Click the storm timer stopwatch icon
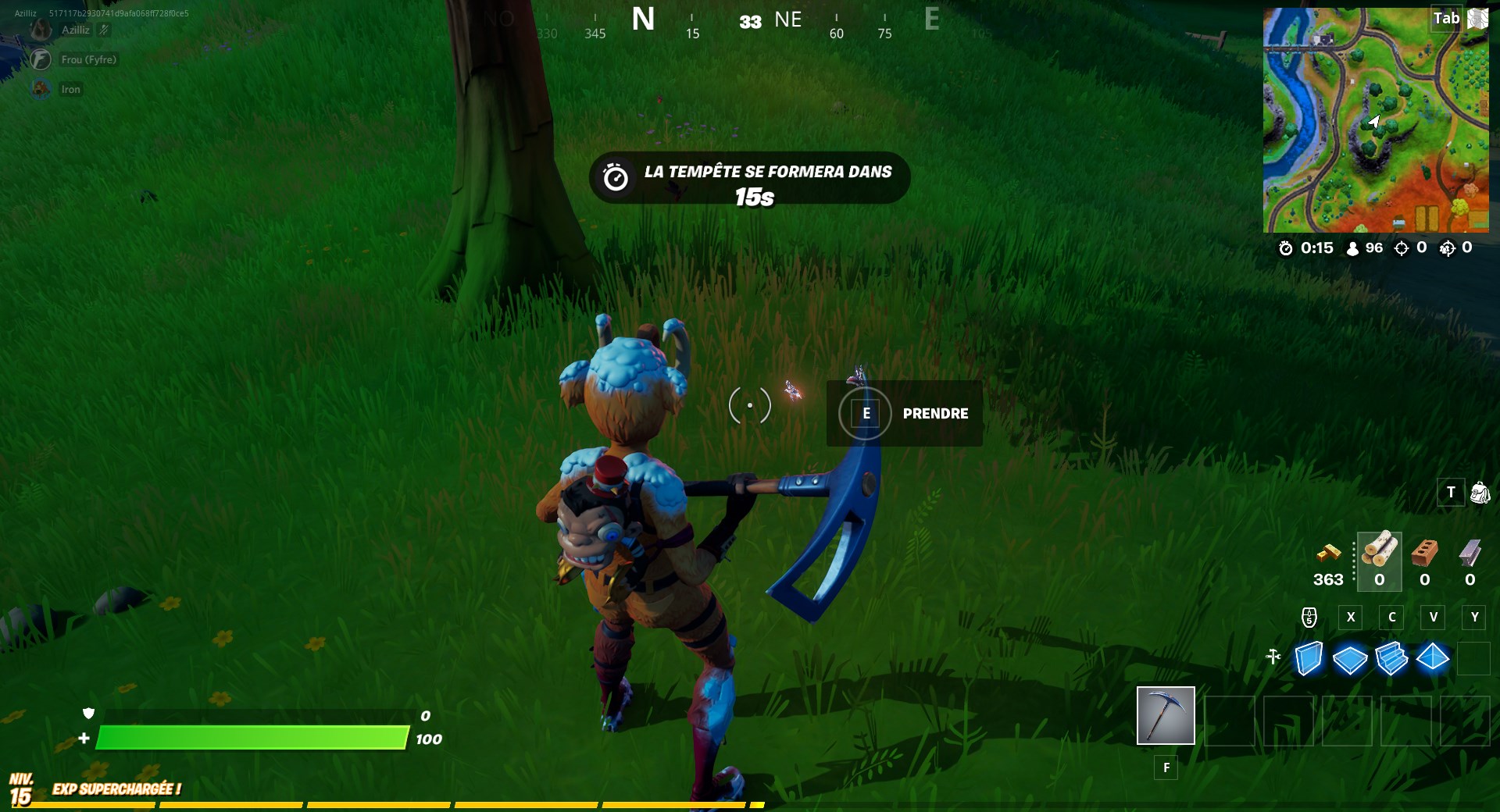 1285,248
